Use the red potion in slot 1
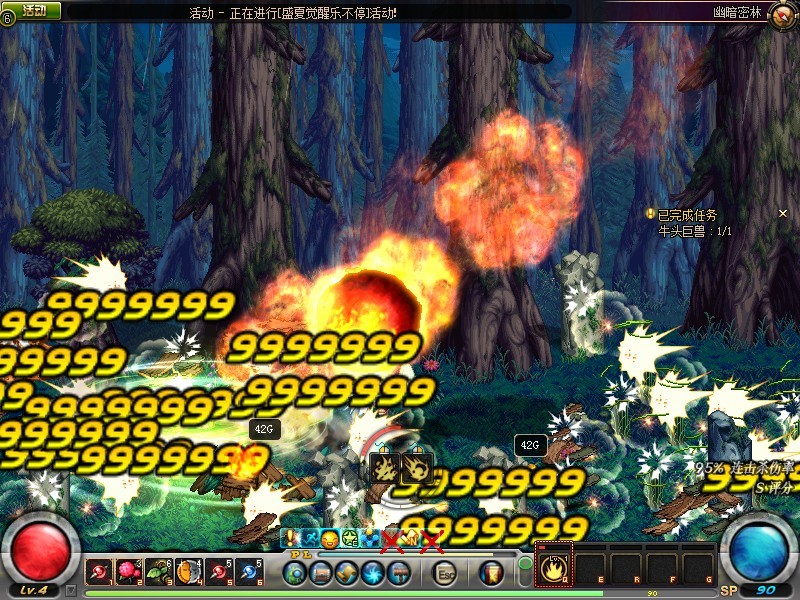Screen dimensions: 800x600 (100, 571)
